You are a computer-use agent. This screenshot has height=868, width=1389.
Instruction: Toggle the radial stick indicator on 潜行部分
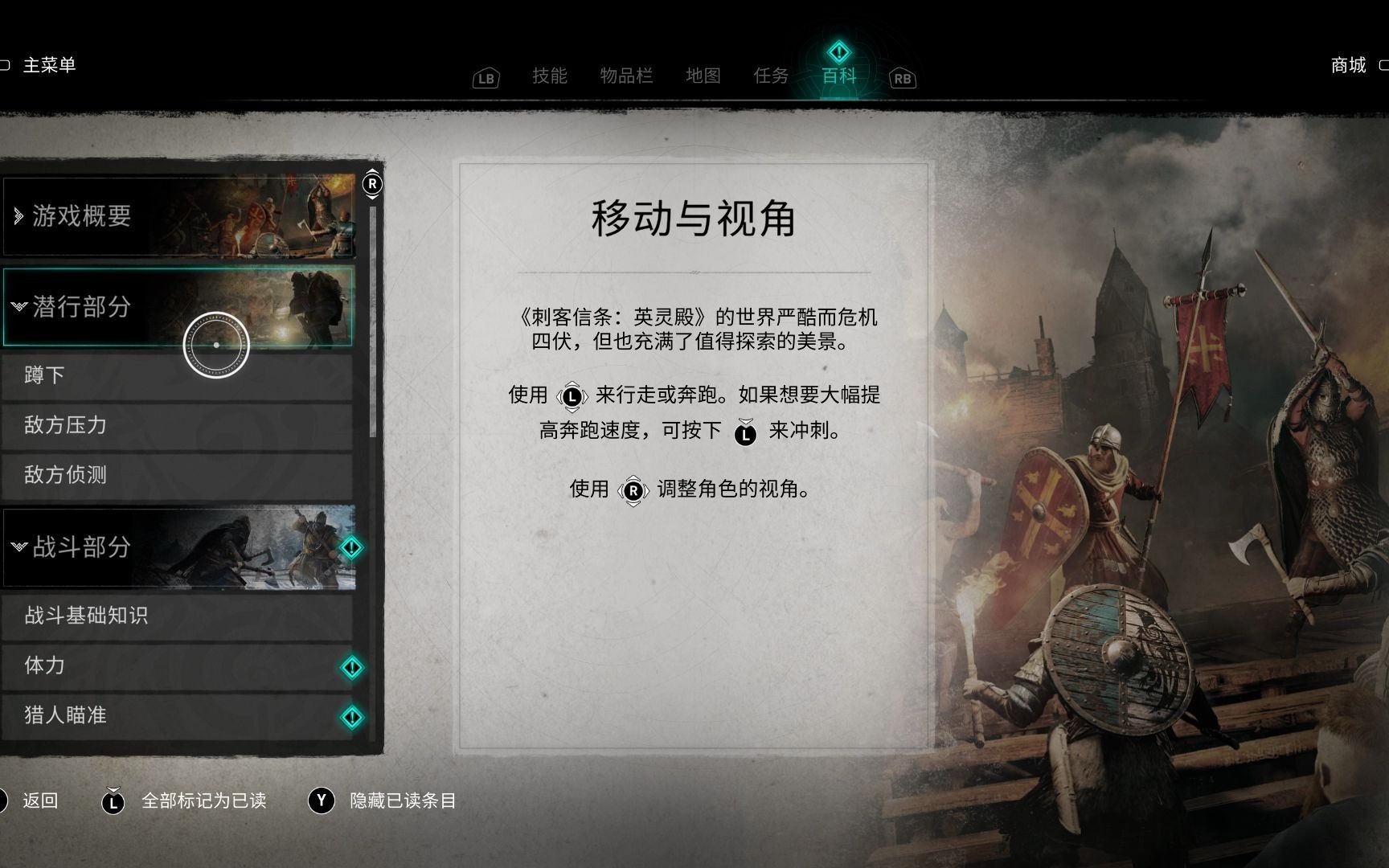click(x=215, y=346)
